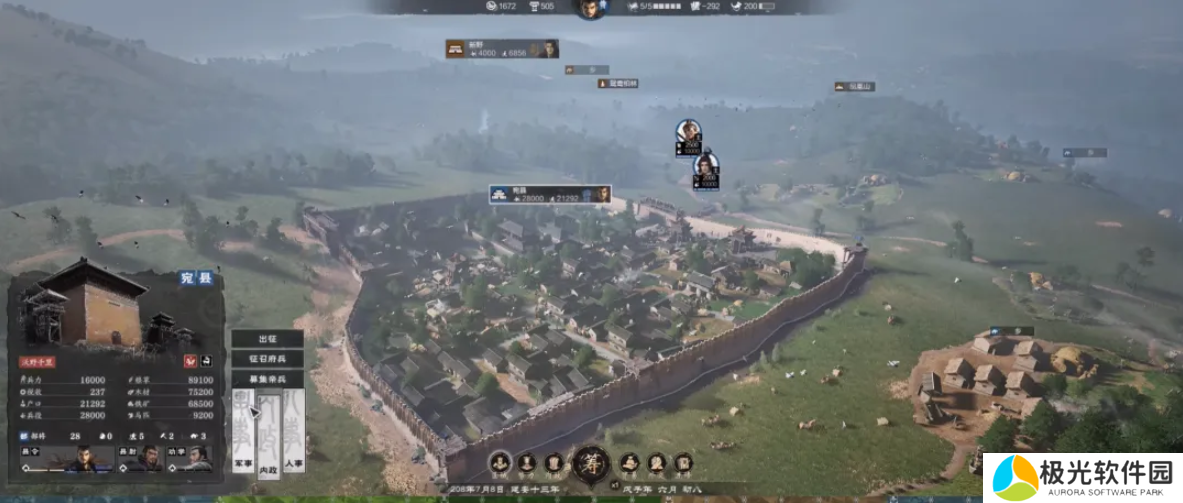This screenshot has height=503, width=1183.
Task: Select the 征召府兵 conscription button
Action: click(267, 359)
